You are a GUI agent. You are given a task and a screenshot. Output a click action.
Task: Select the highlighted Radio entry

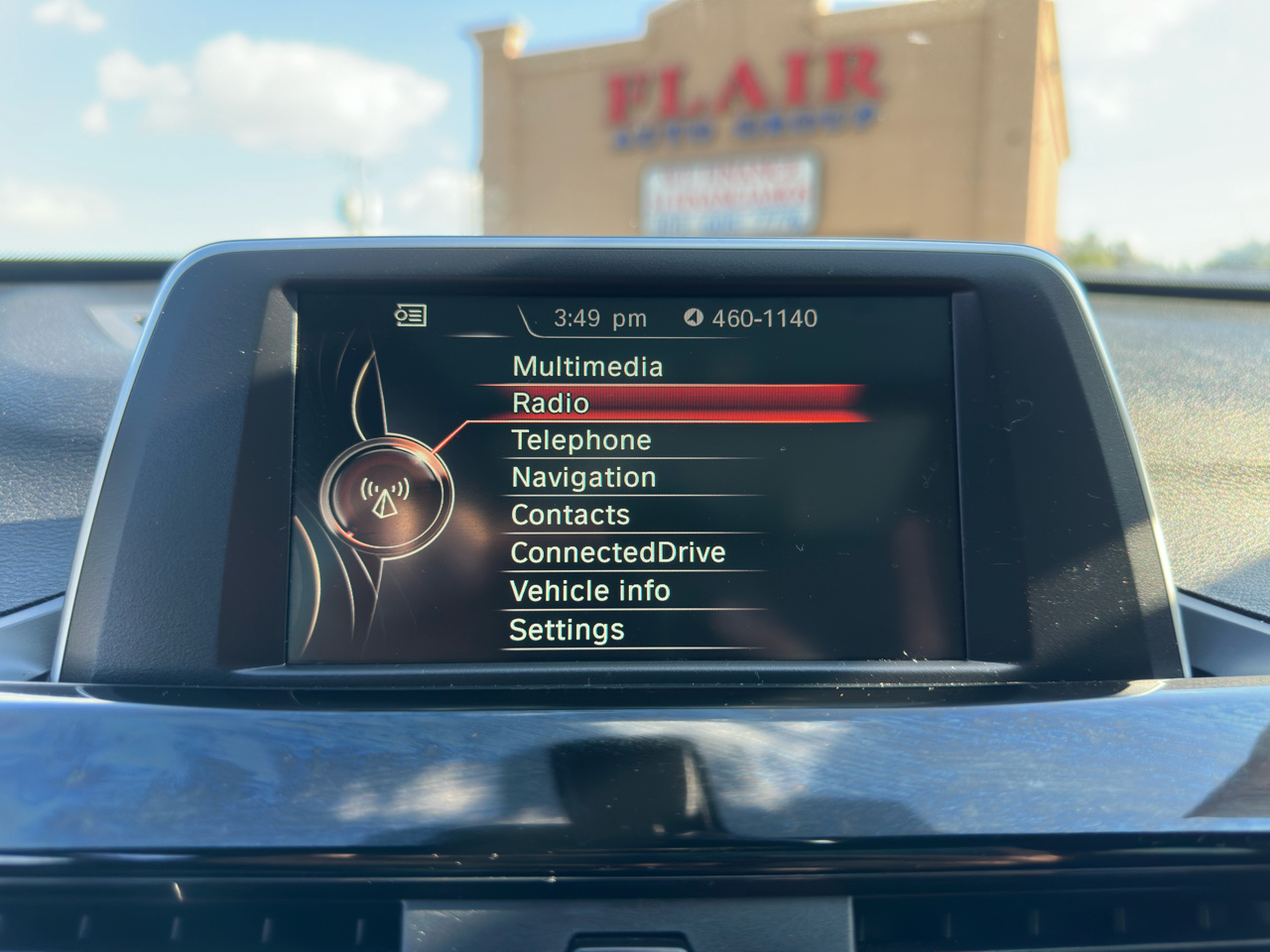click(551, 403)
